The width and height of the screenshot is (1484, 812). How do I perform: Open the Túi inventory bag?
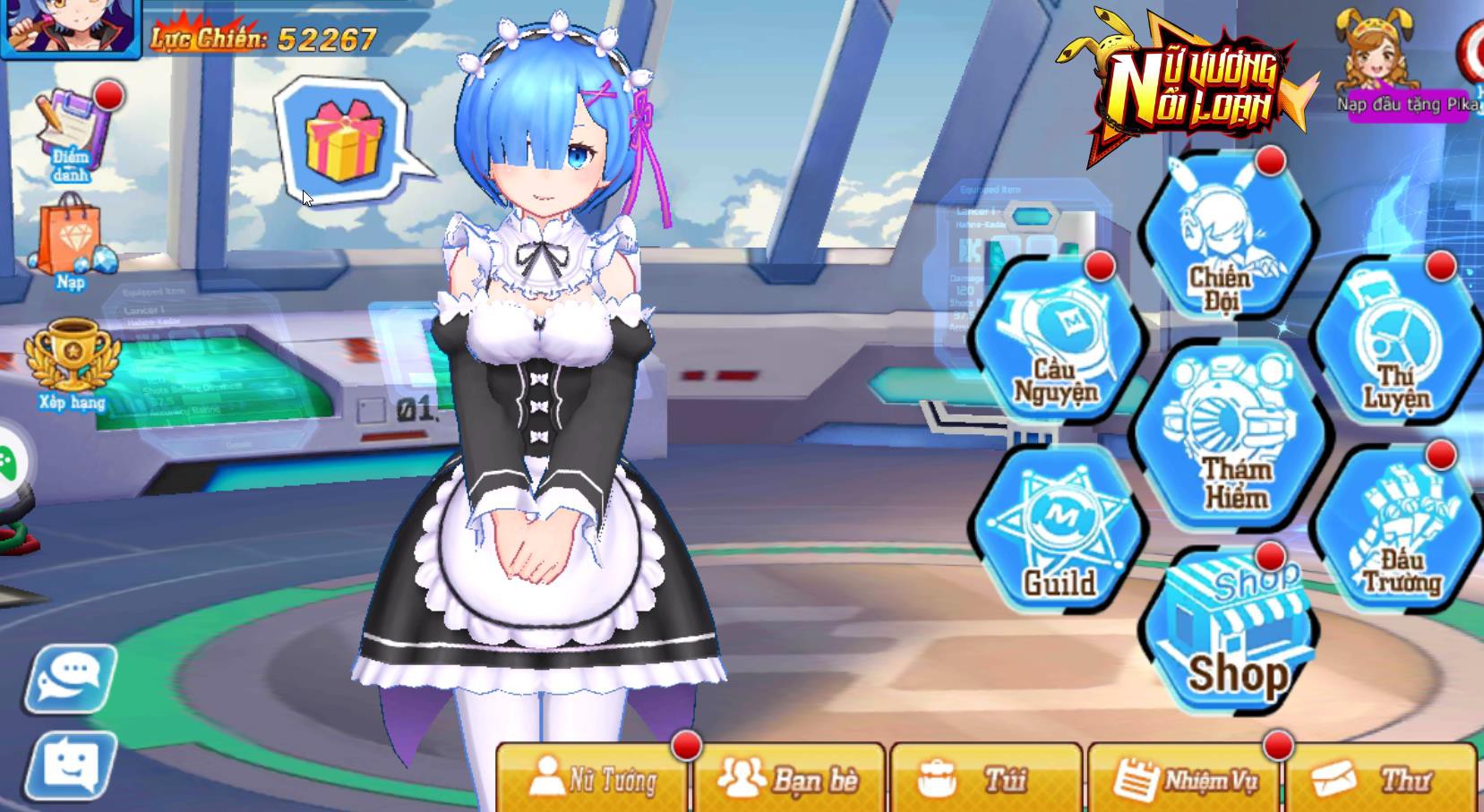(x=985, y=779)
